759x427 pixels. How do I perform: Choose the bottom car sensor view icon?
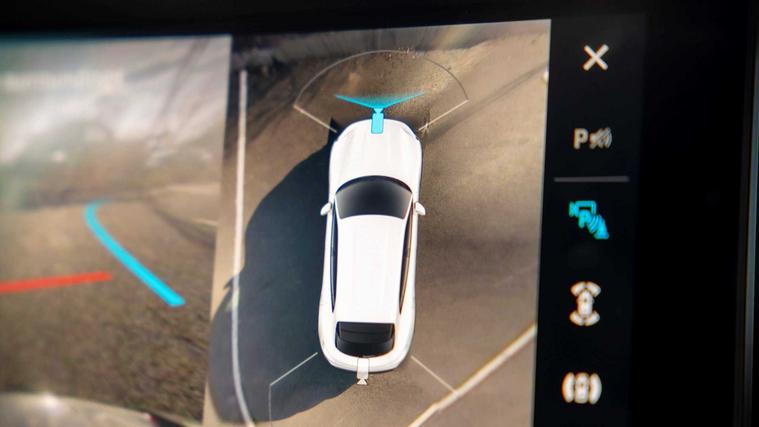[581, 388]
